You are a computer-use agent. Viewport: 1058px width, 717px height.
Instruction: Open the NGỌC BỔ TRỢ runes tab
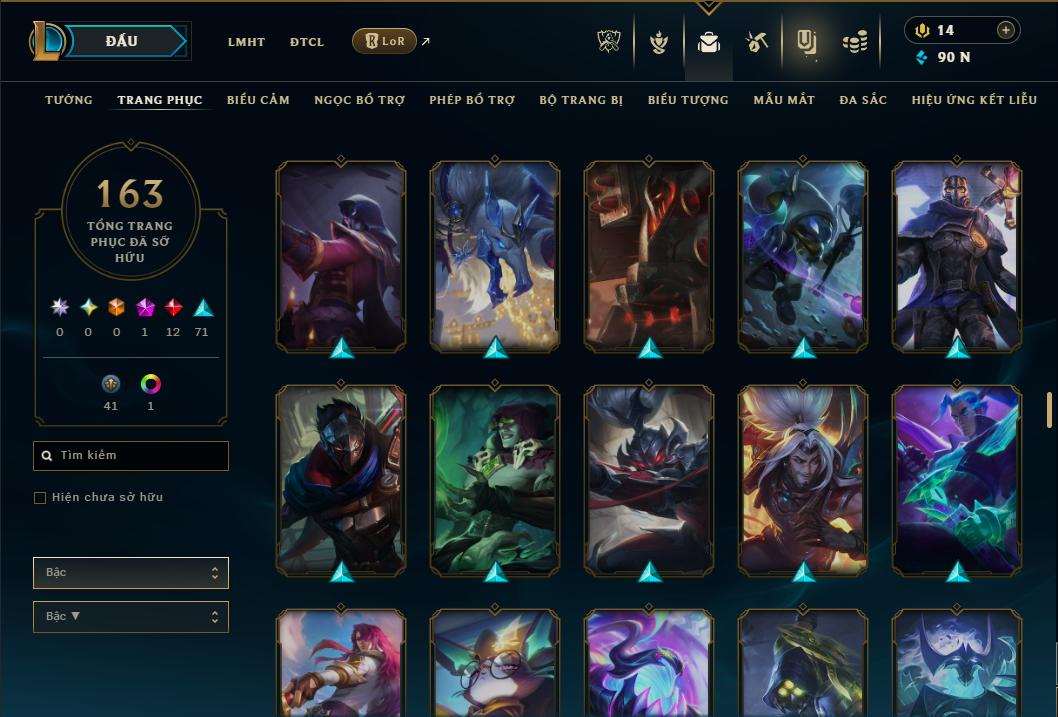(x=359, y=100)
